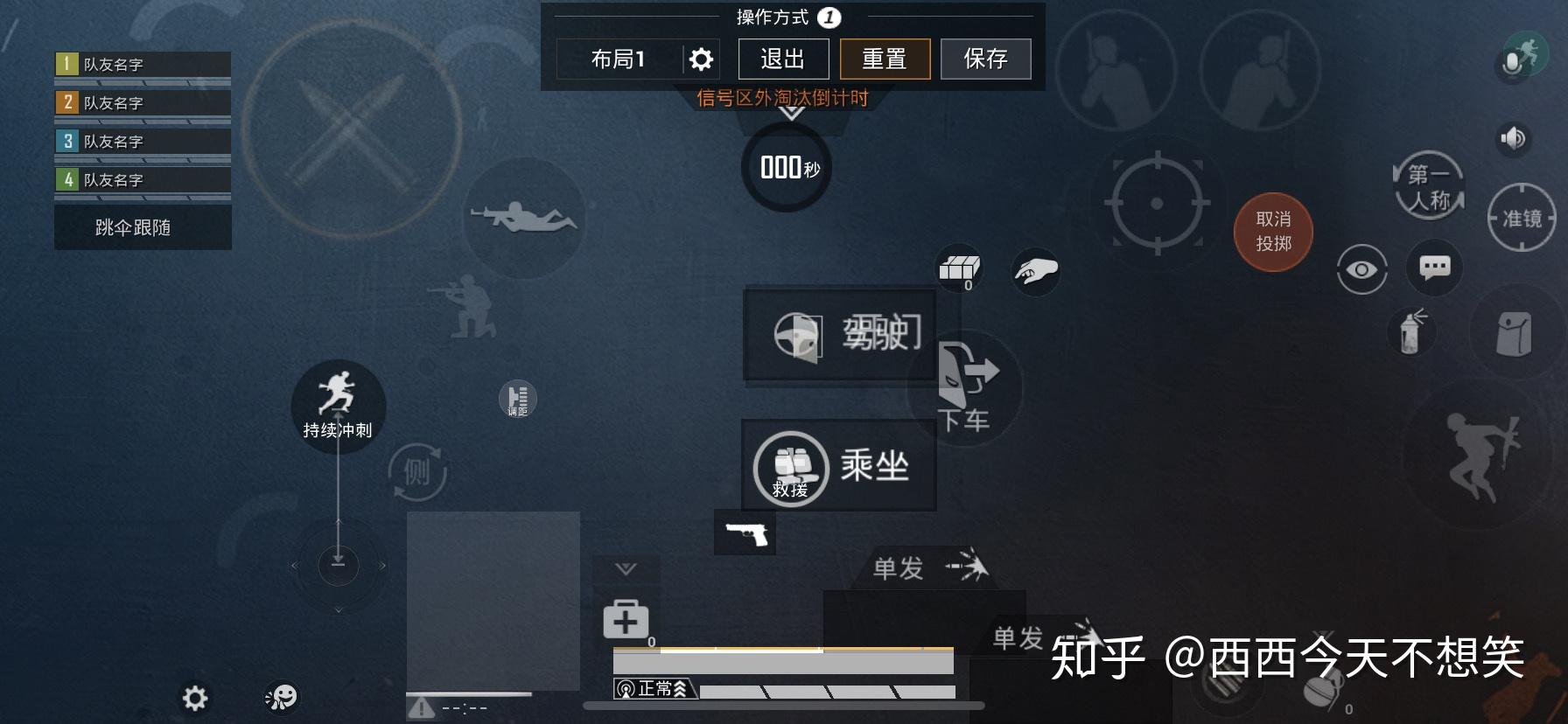Collapse the panel with the down chevron
The width and height of the screenshot is (1568, 724).
coord(625,568)
